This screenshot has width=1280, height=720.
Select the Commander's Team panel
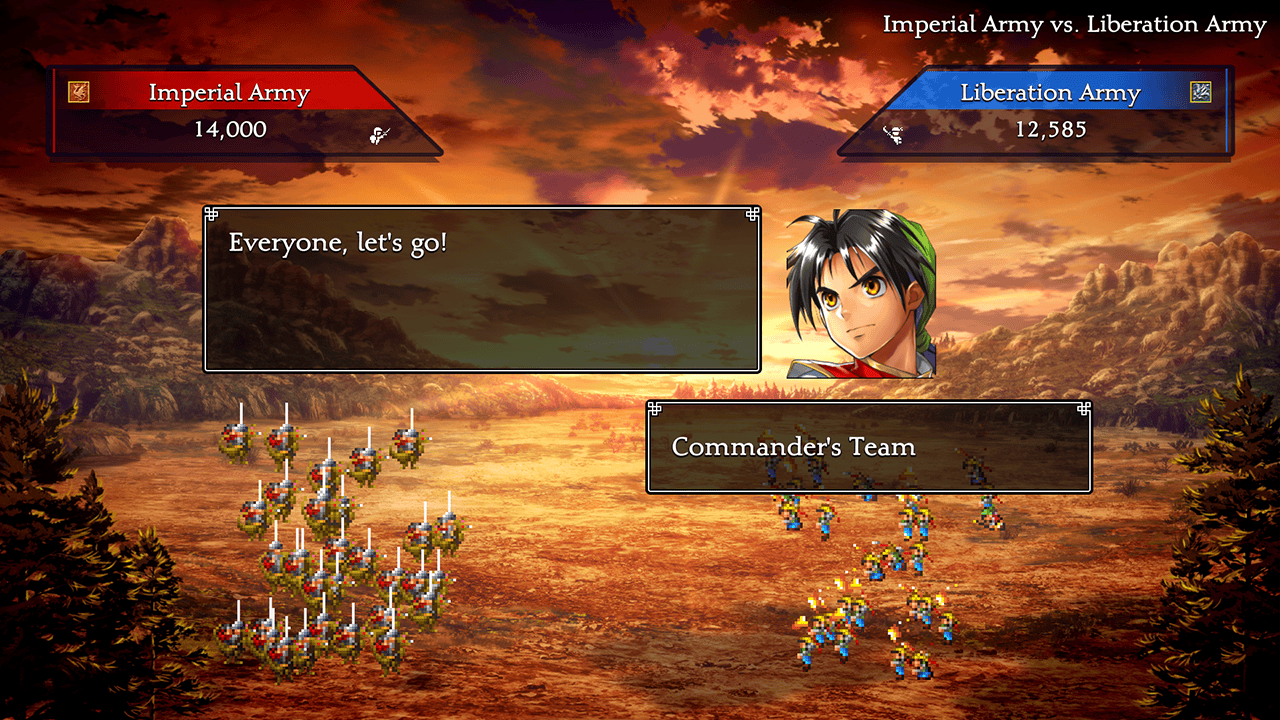868,447
